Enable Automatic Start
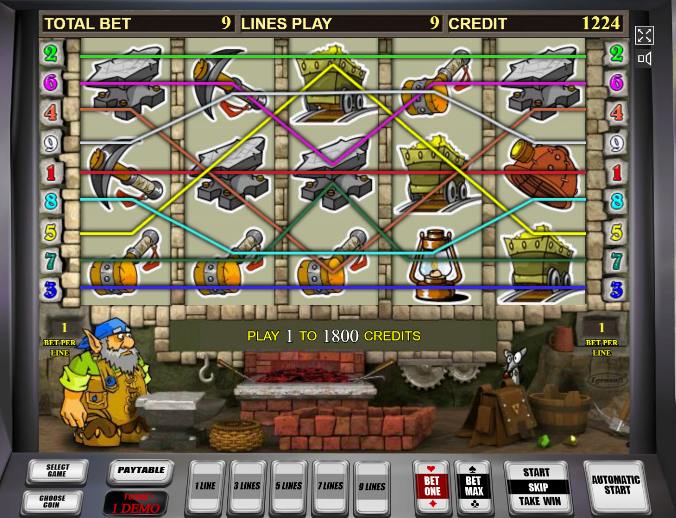 click(x=615, y=486)
